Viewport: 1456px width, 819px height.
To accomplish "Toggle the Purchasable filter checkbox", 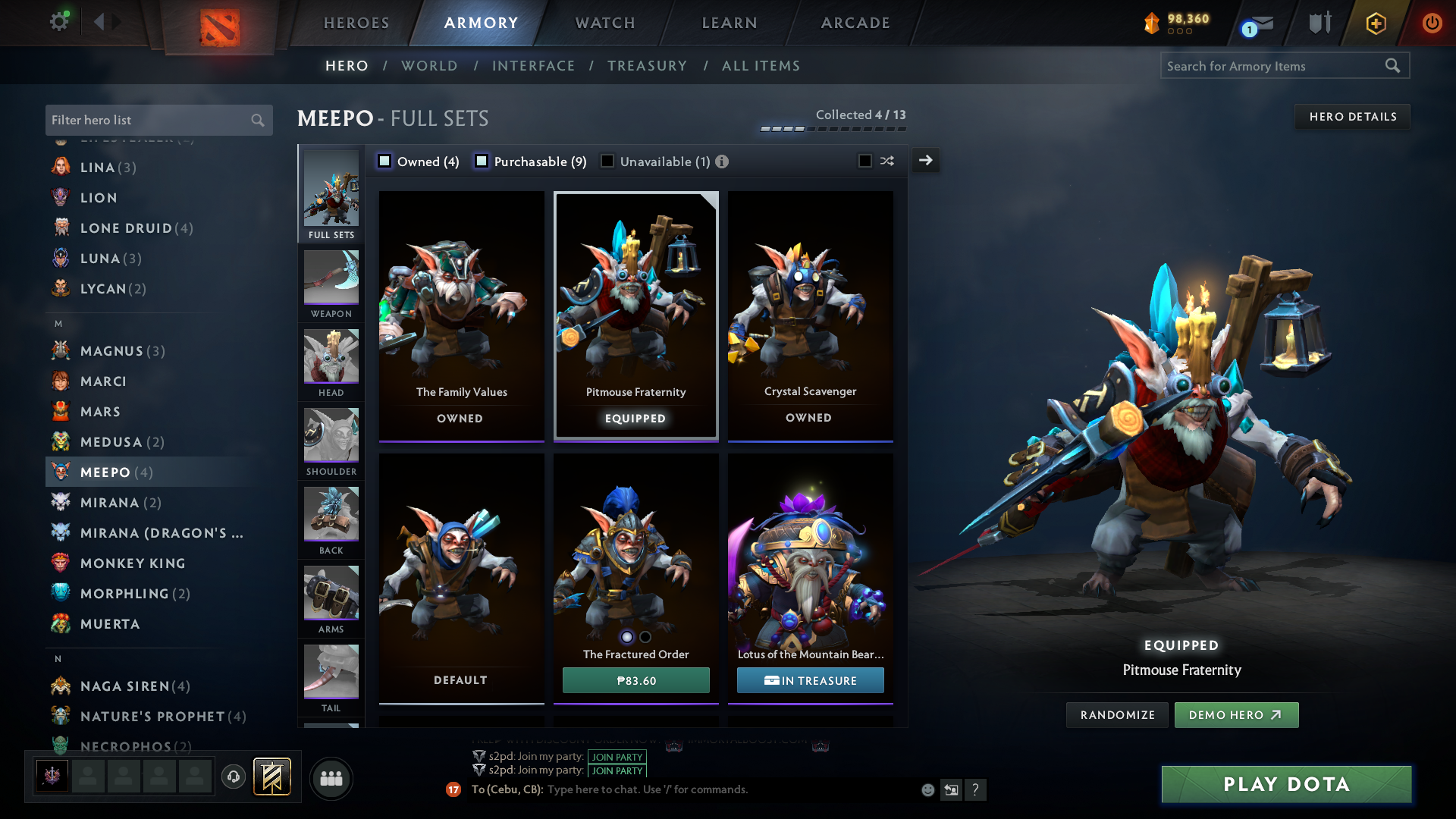I will 482,161.
